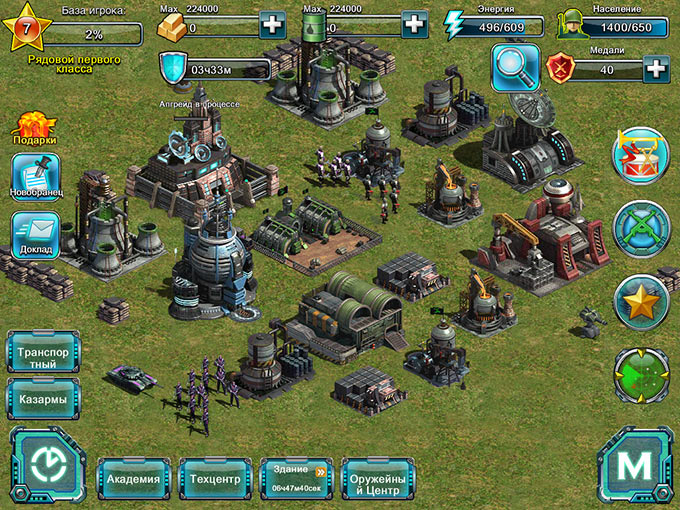This screenshot has width=680, height=510.
Task: Add medals with the plus button
Action: point(656,69)
